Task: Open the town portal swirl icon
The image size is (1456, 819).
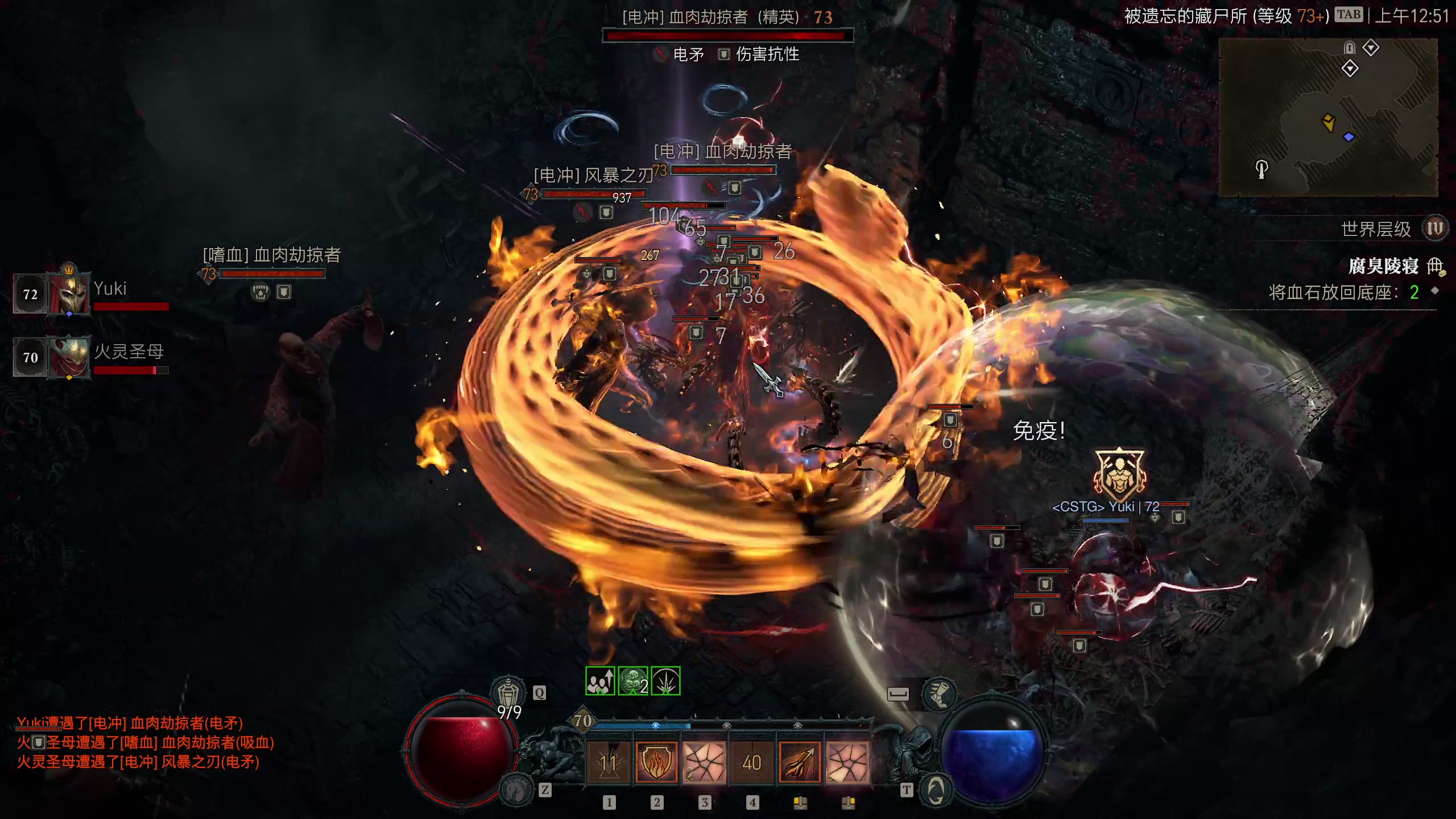Action: point(936,790)
